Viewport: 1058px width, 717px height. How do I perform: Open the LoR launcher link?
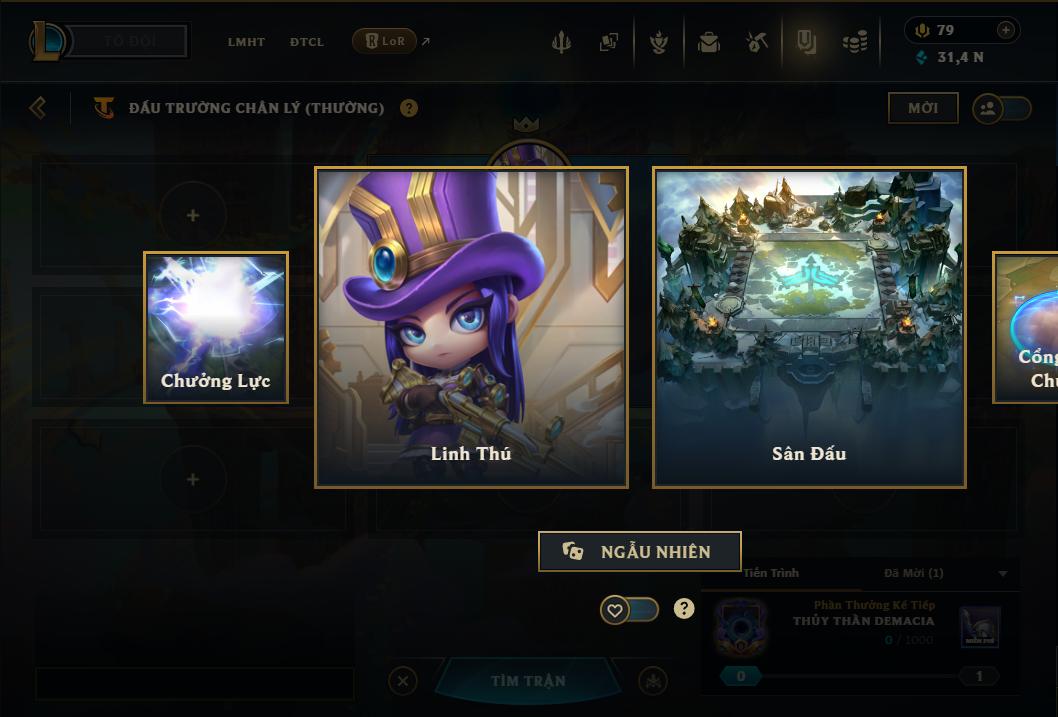[385, 41]
